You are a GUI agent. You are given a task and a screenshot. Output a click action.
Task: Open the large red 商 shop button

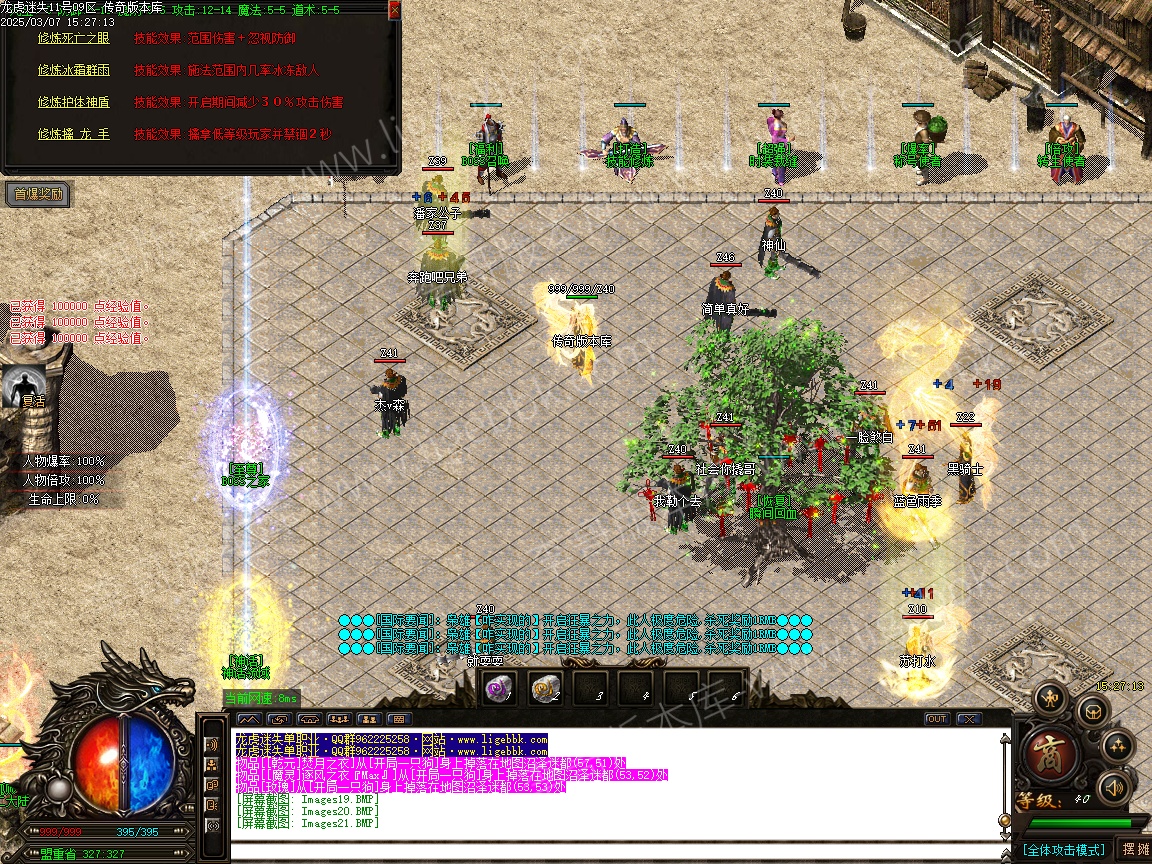coord(1051,750)
